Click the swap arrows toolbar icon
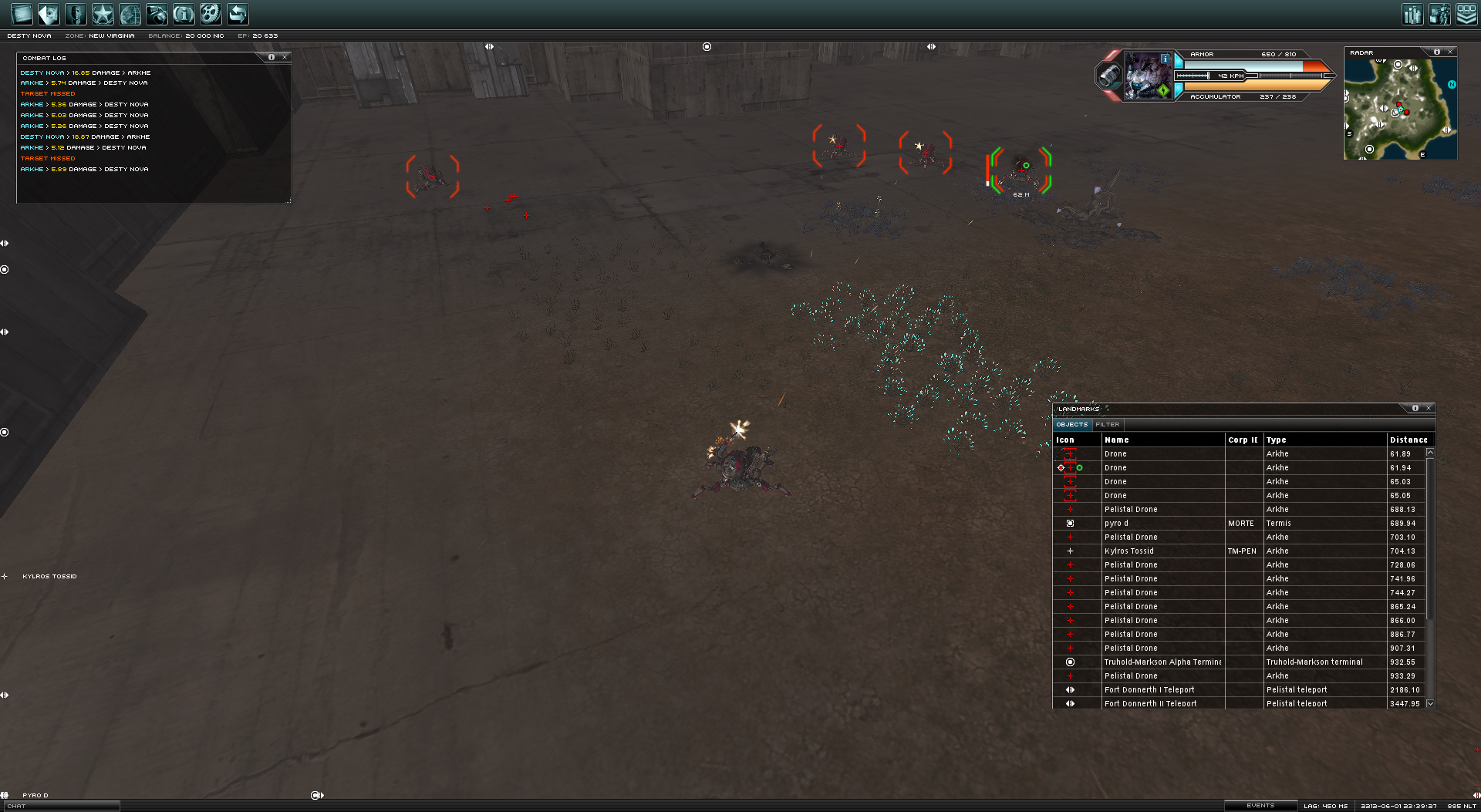 tap(238, 14)
